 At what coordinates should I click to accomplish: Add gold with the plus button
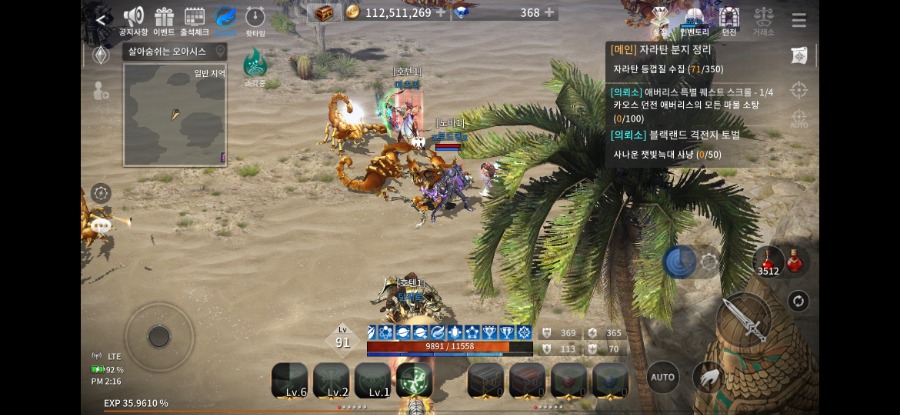pos(441,13)
